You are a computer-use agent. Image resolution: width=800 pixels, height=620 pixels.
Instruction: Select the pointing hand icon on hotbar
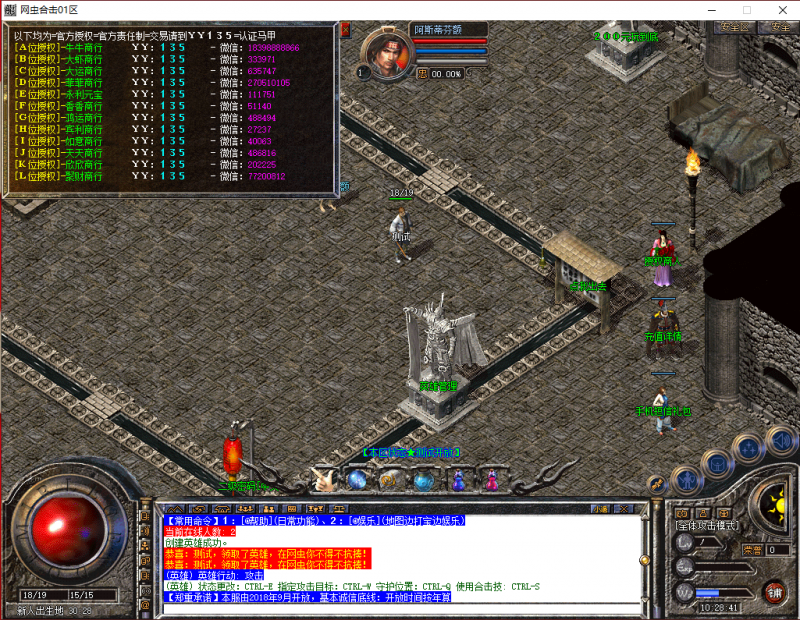[x=323, y=479]
